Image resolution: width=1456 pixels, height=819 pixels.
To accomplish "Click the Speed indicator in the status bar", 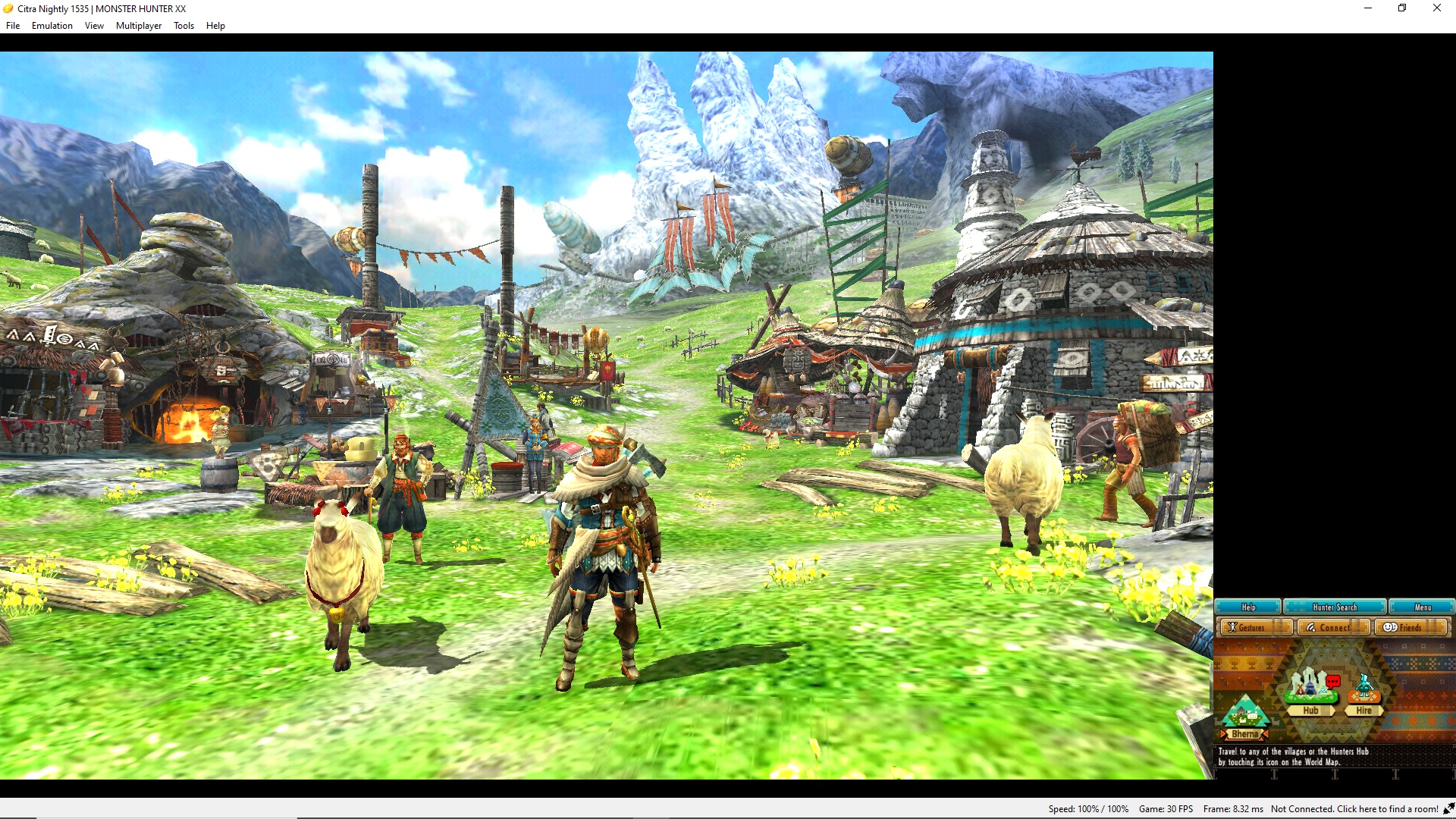I will click(x=1087, y=809).
